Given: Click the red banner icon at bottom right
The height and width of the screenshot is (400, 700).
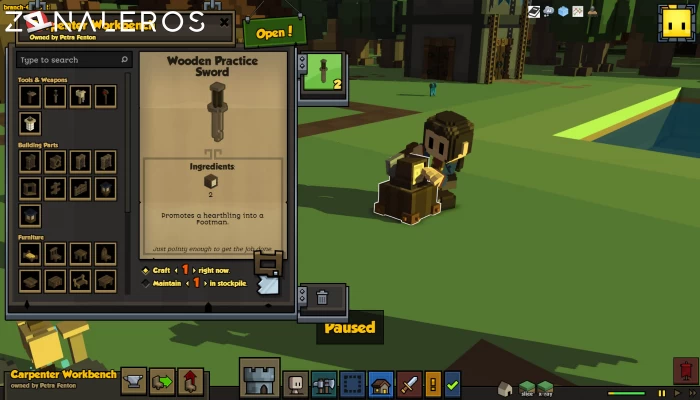Looking at the screenshot, I should pos(685,372).
